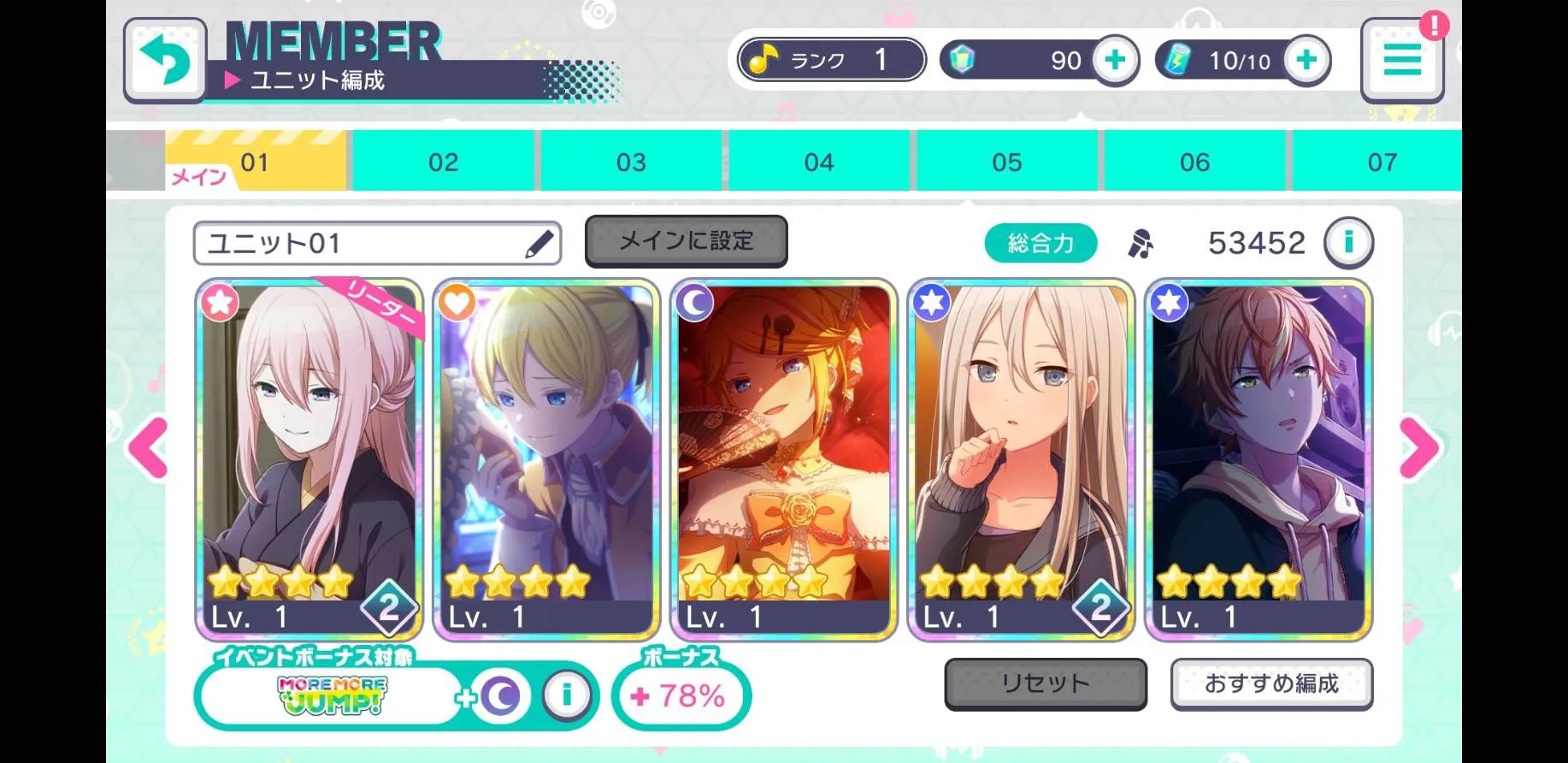Image resolution: width=1568 pixels, height=763 pixels.
Task: Click the メインに設定 button
Action: click(x=686, y=241)
